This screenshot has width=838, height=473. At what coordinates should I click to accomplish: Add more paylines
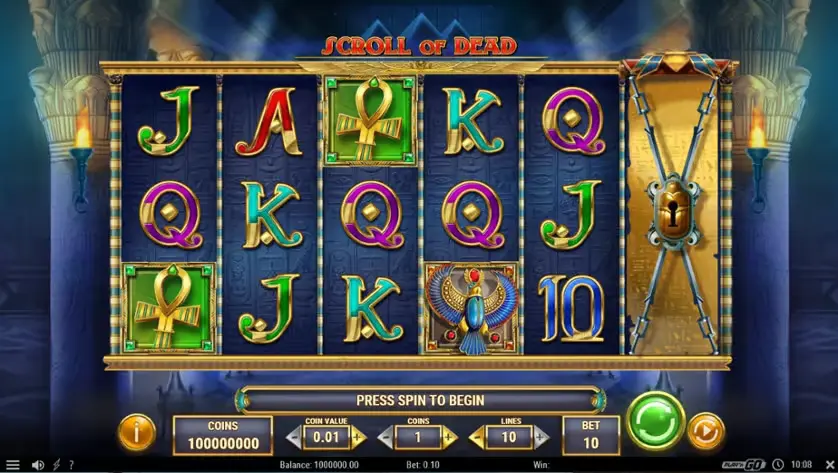(x=540, y=437)
